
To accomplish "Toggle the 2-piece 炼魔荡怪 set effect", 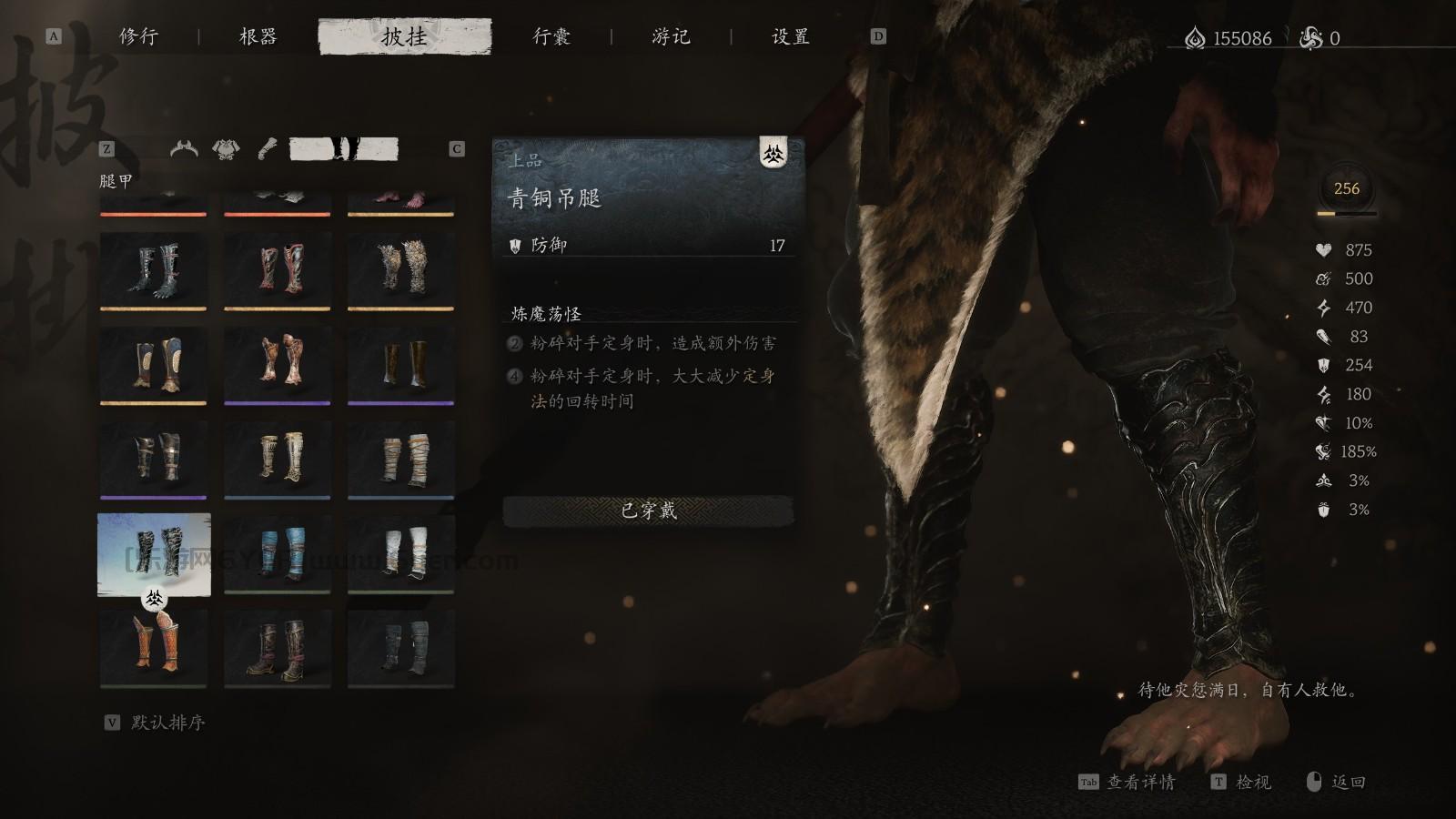I will 515,343.
